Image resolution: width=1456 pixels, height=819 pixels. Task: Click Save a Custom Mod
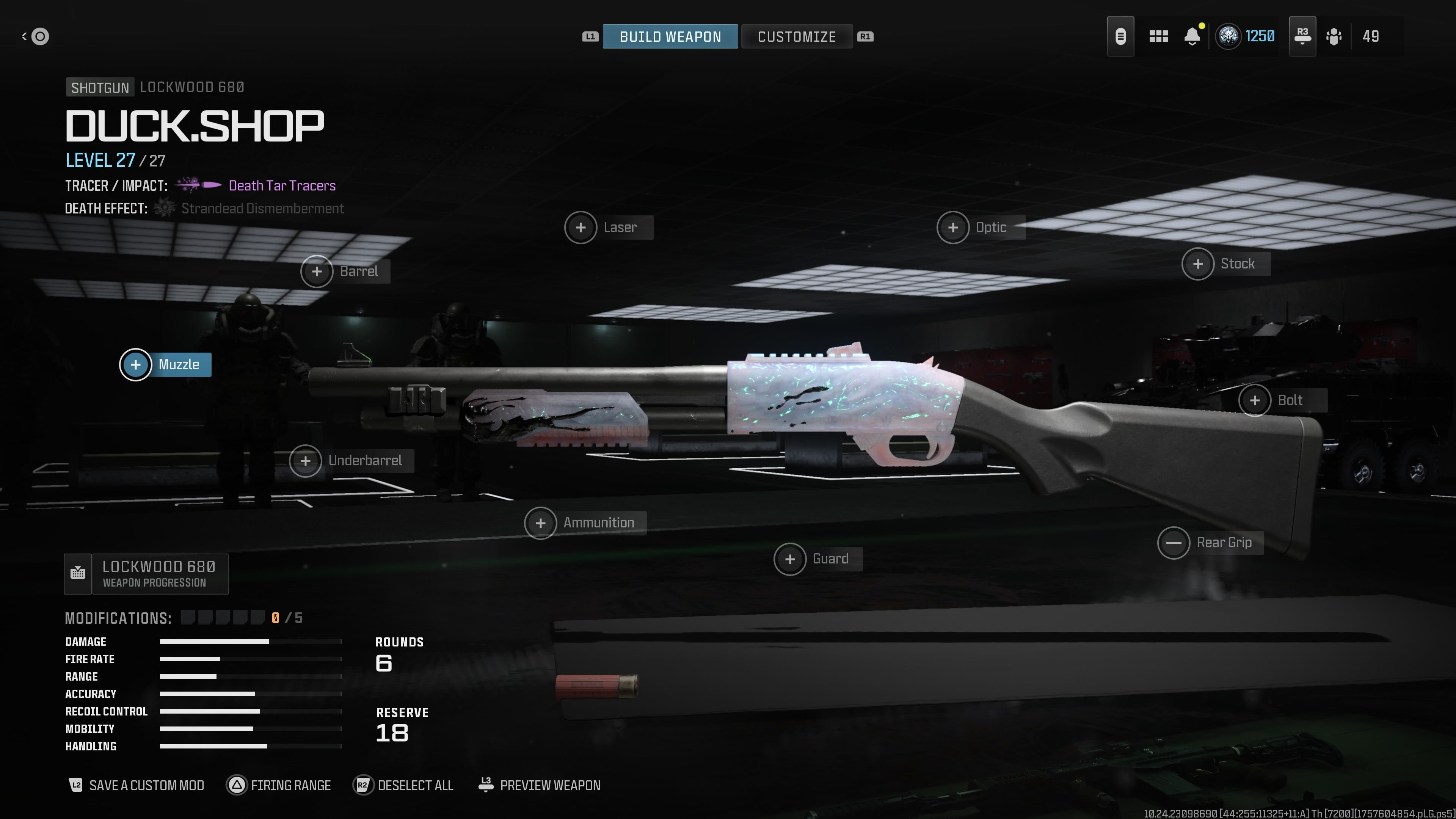[136, 785]
